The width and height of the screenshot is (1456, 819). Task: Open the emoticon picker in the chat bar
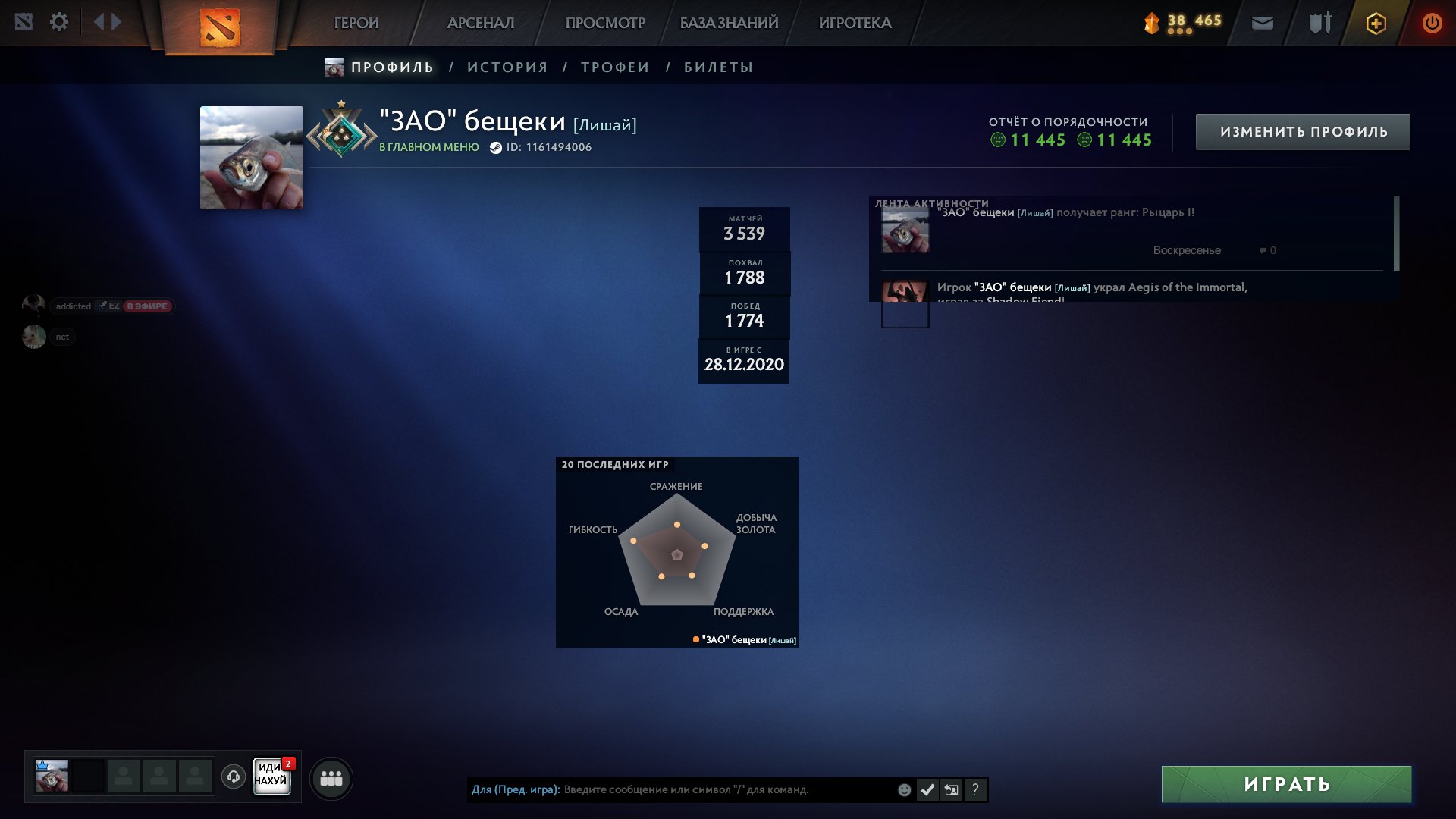click(905, 790)
